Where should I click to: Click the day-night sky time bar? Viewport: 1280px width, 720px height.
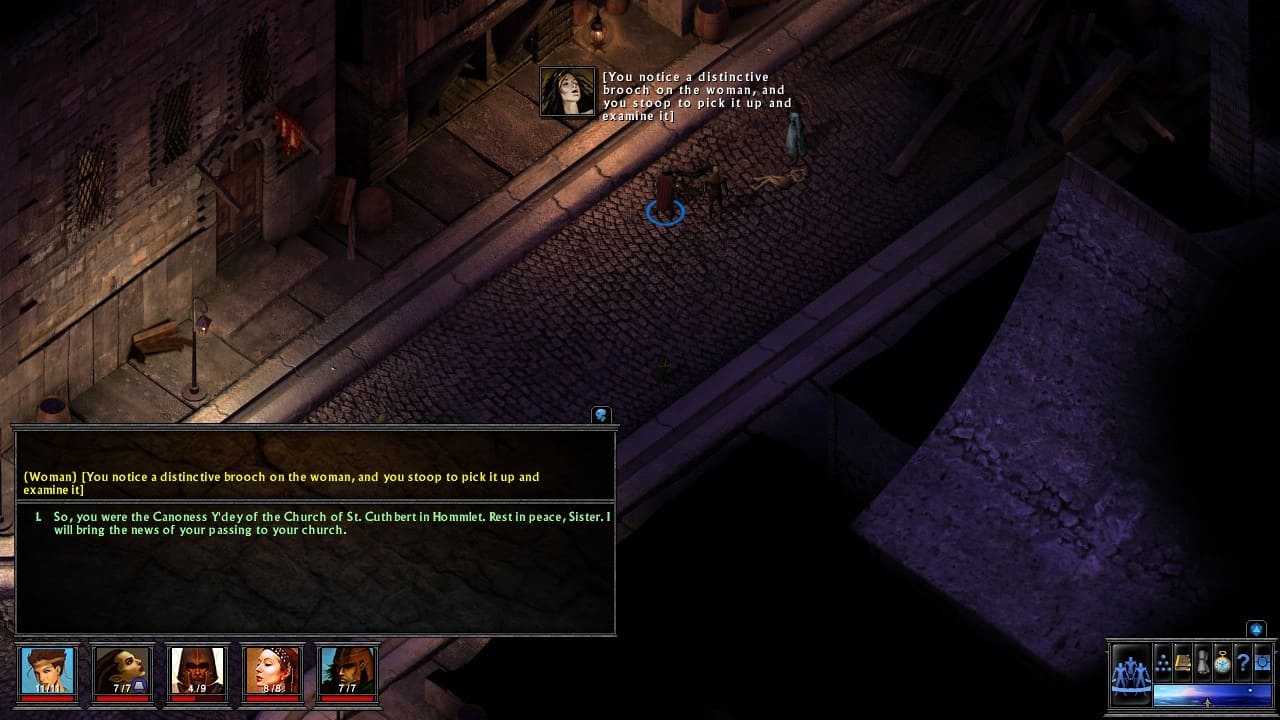click(1212, 694)
